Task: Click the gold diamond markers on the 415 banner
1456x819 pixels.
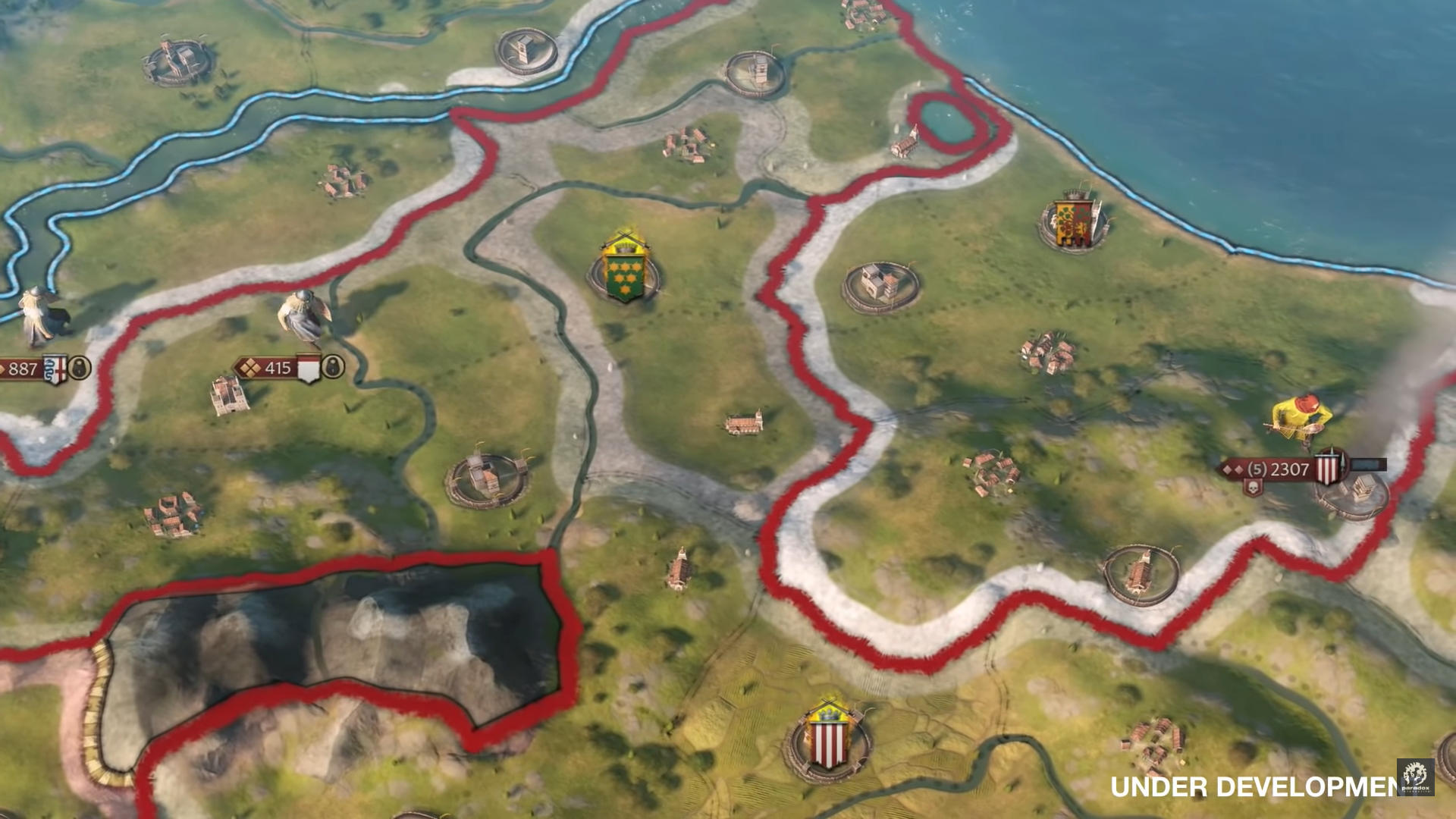Action: click(249, 368)
